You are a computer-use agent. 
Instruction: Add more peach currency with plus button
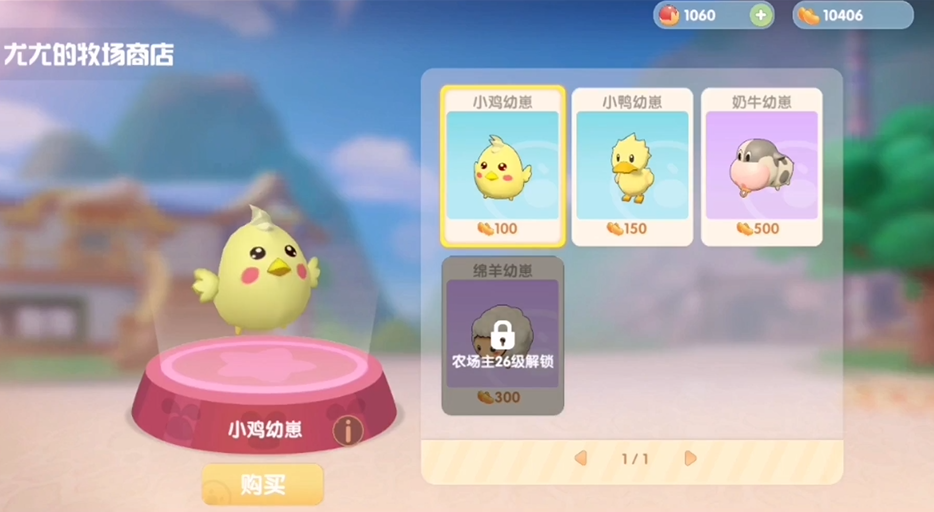(760, 15)
